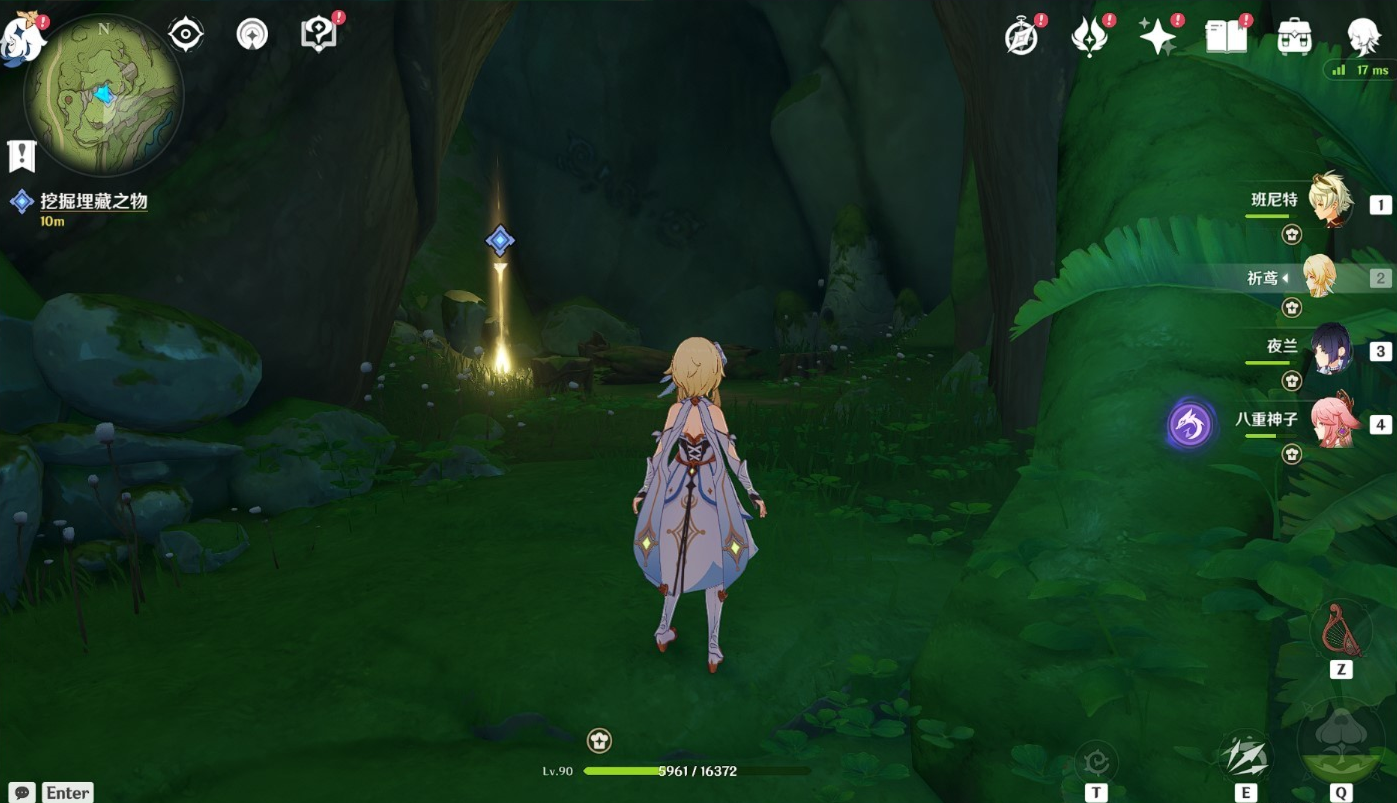Open the chat box speech bubble
1397x803 pixels.
click(x=22, y=792)
